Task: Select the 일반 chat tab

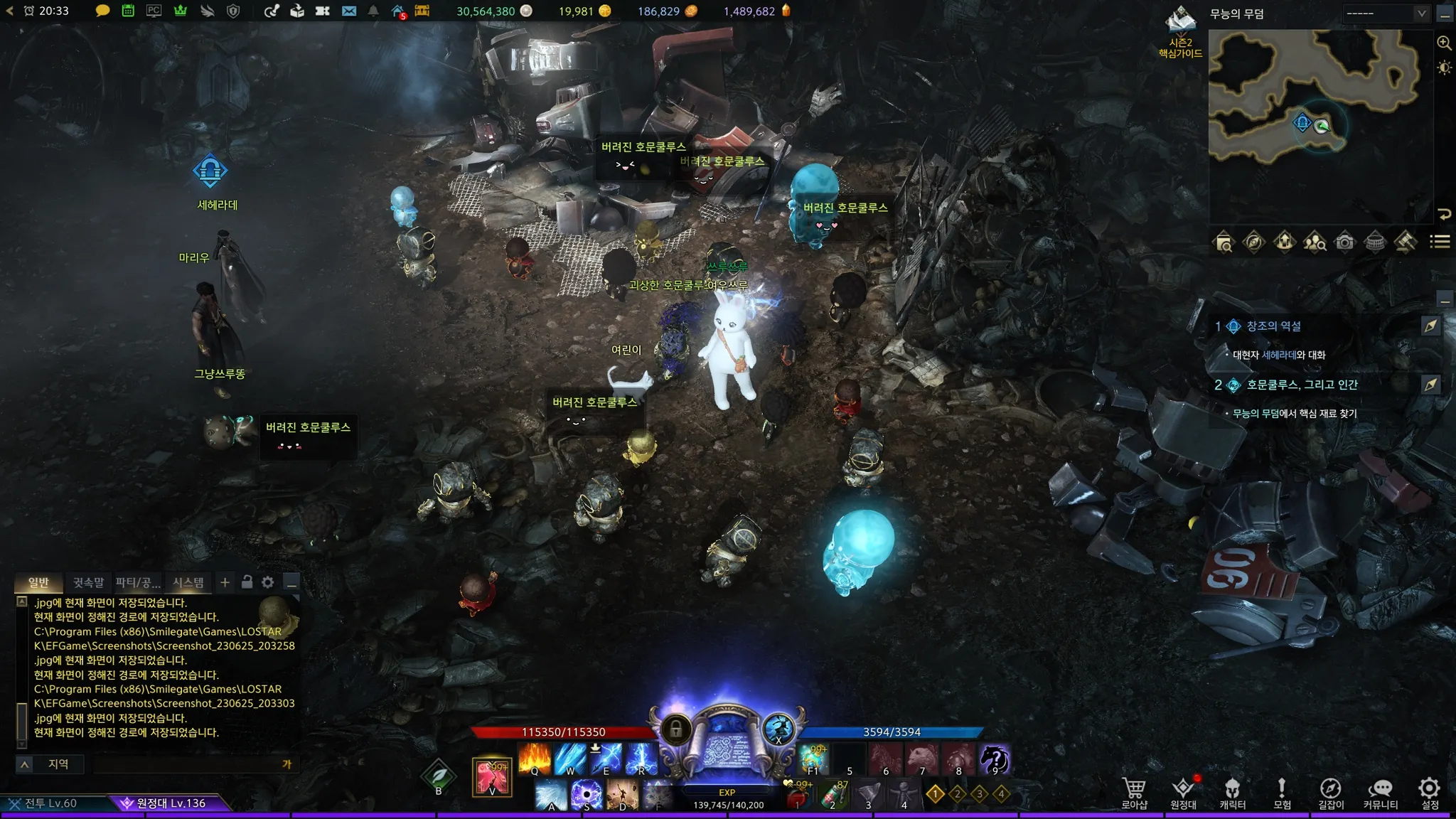Action: coord(38,583)
